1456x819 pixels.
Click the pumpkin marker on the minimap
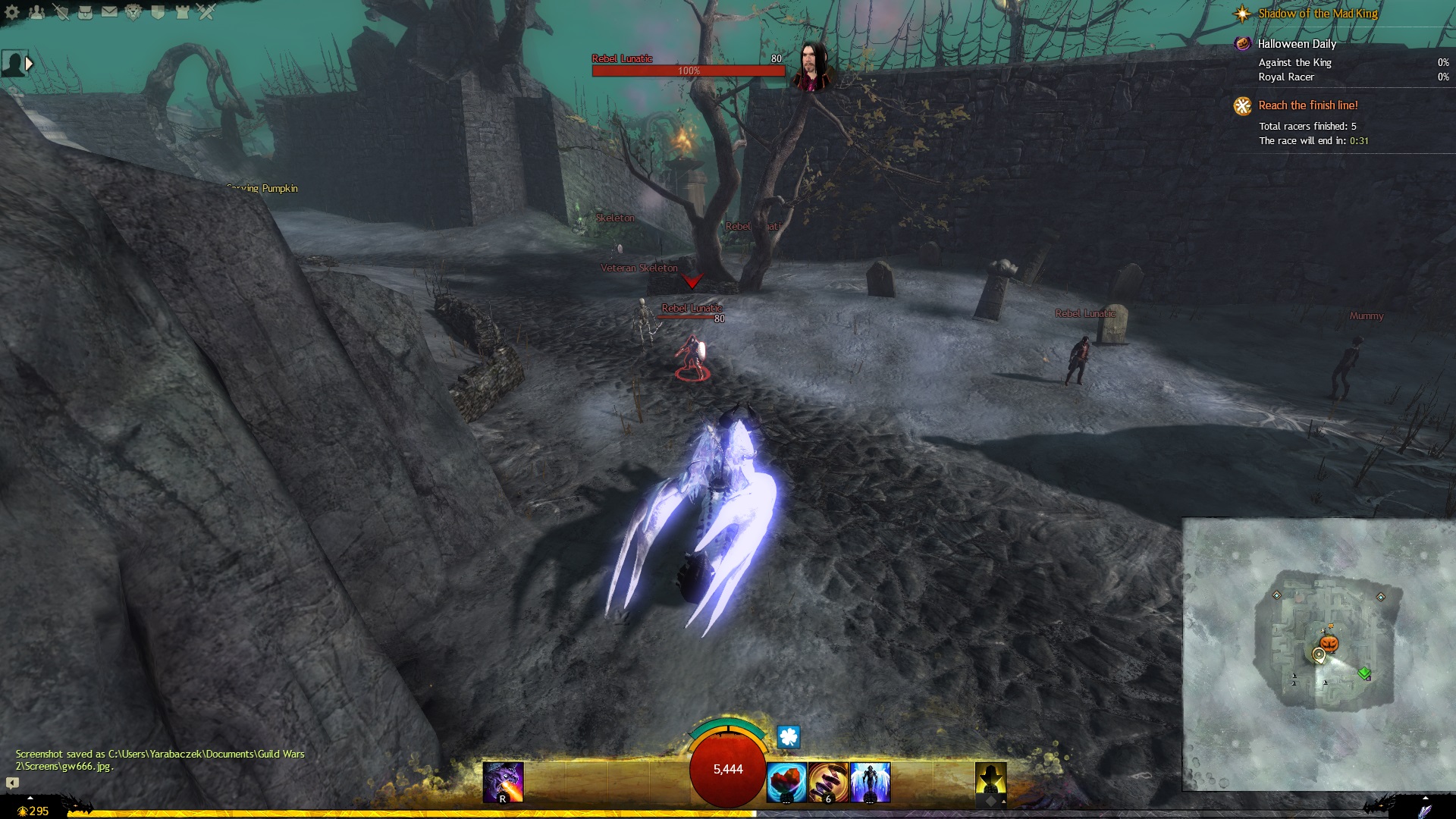(1329, 643)
